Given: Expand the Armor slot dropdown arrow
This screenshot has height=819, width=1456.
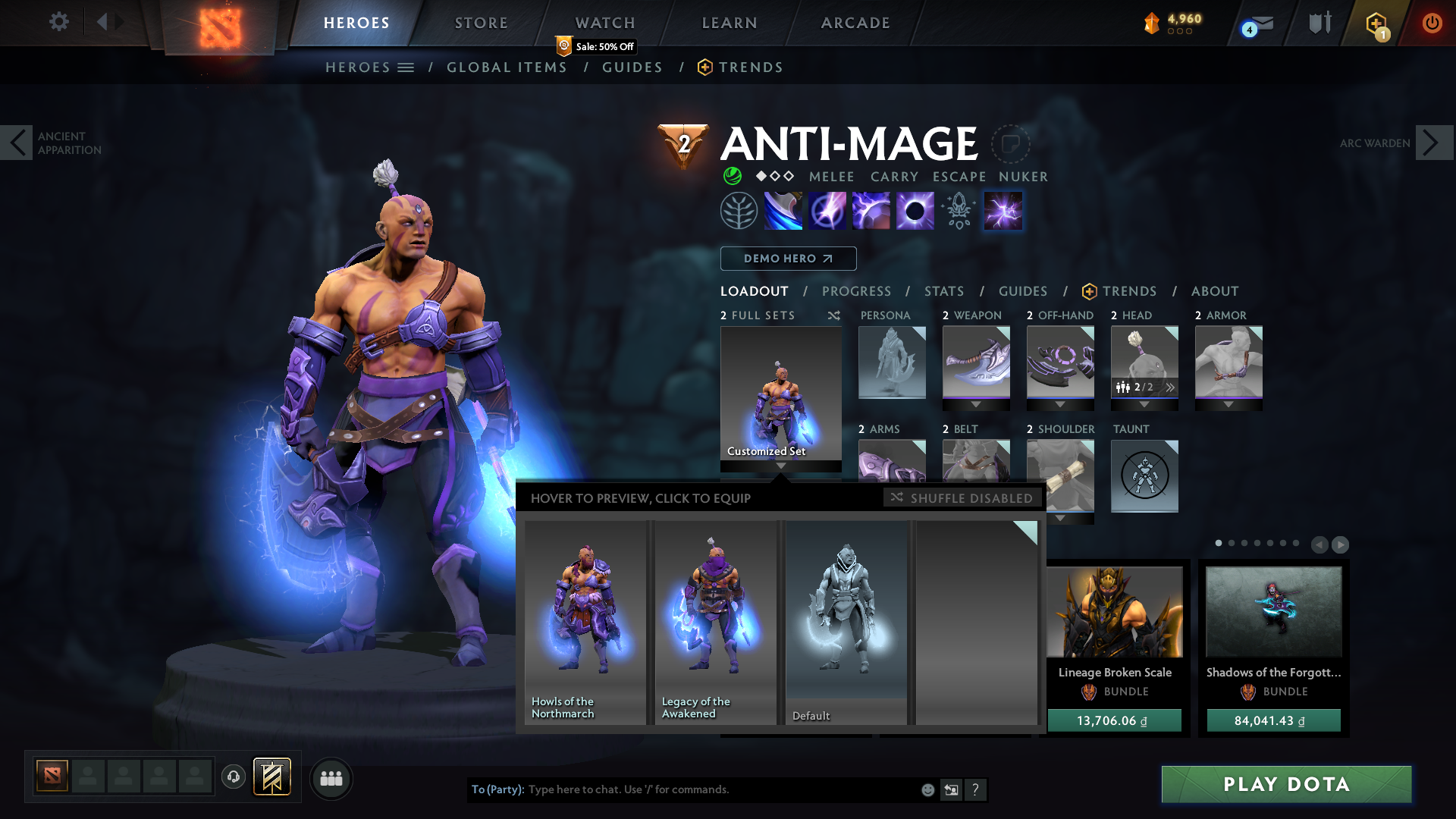Looking at the screenshot, I should [x=1228, y=406].
